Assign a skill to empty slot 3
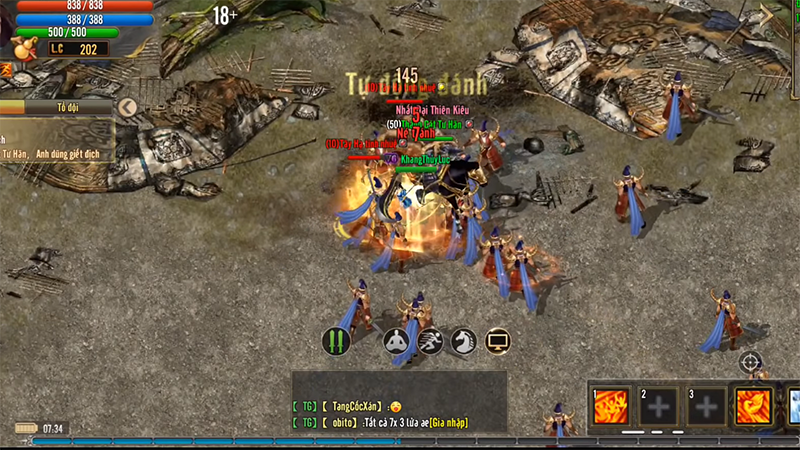The height and width of the screenshot is (450, 800). click(707, 407)
